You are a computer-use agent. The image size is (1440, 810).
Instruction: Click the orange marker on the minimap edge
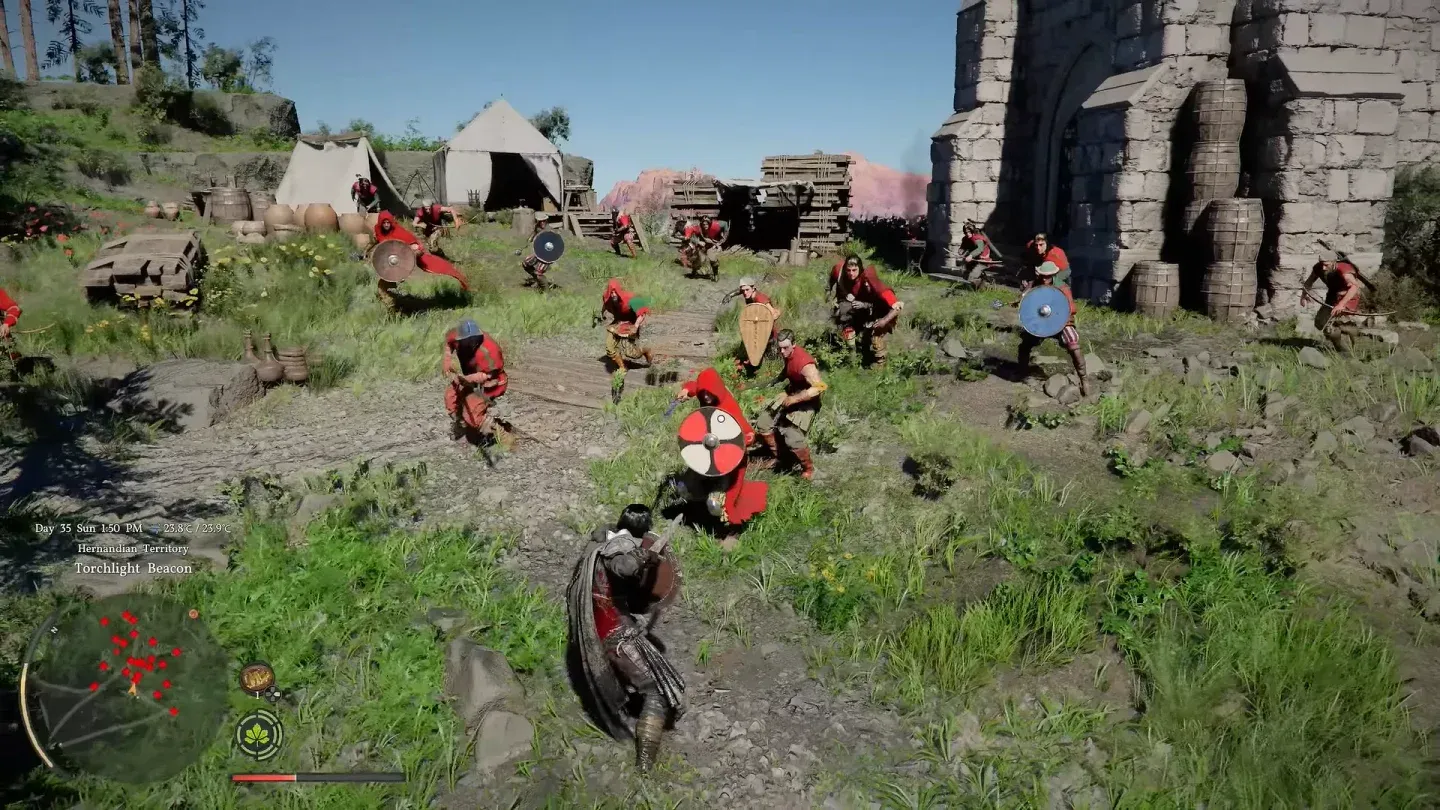pyautogui.click(x=193, y=614)
